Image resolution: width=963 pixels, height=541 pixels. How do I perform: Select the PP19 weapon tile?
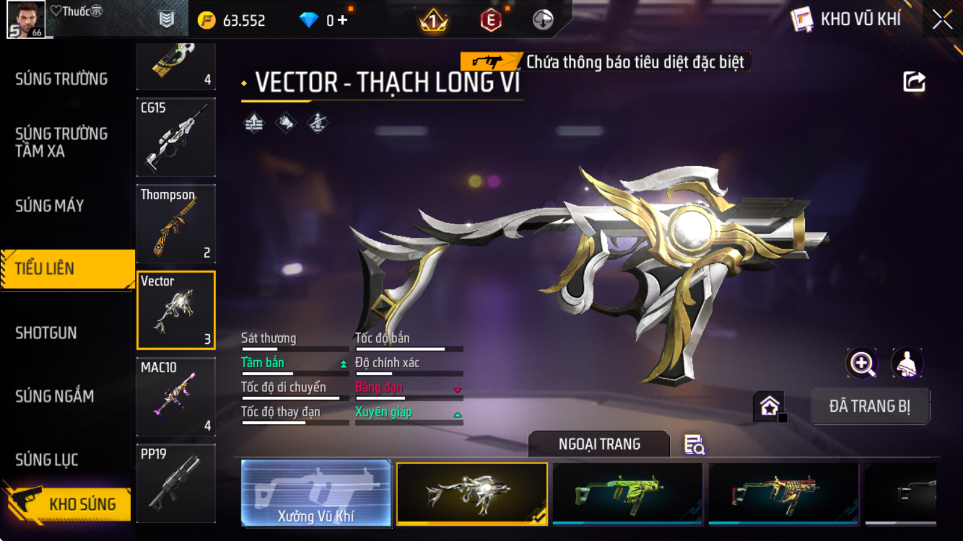point(176,483)
